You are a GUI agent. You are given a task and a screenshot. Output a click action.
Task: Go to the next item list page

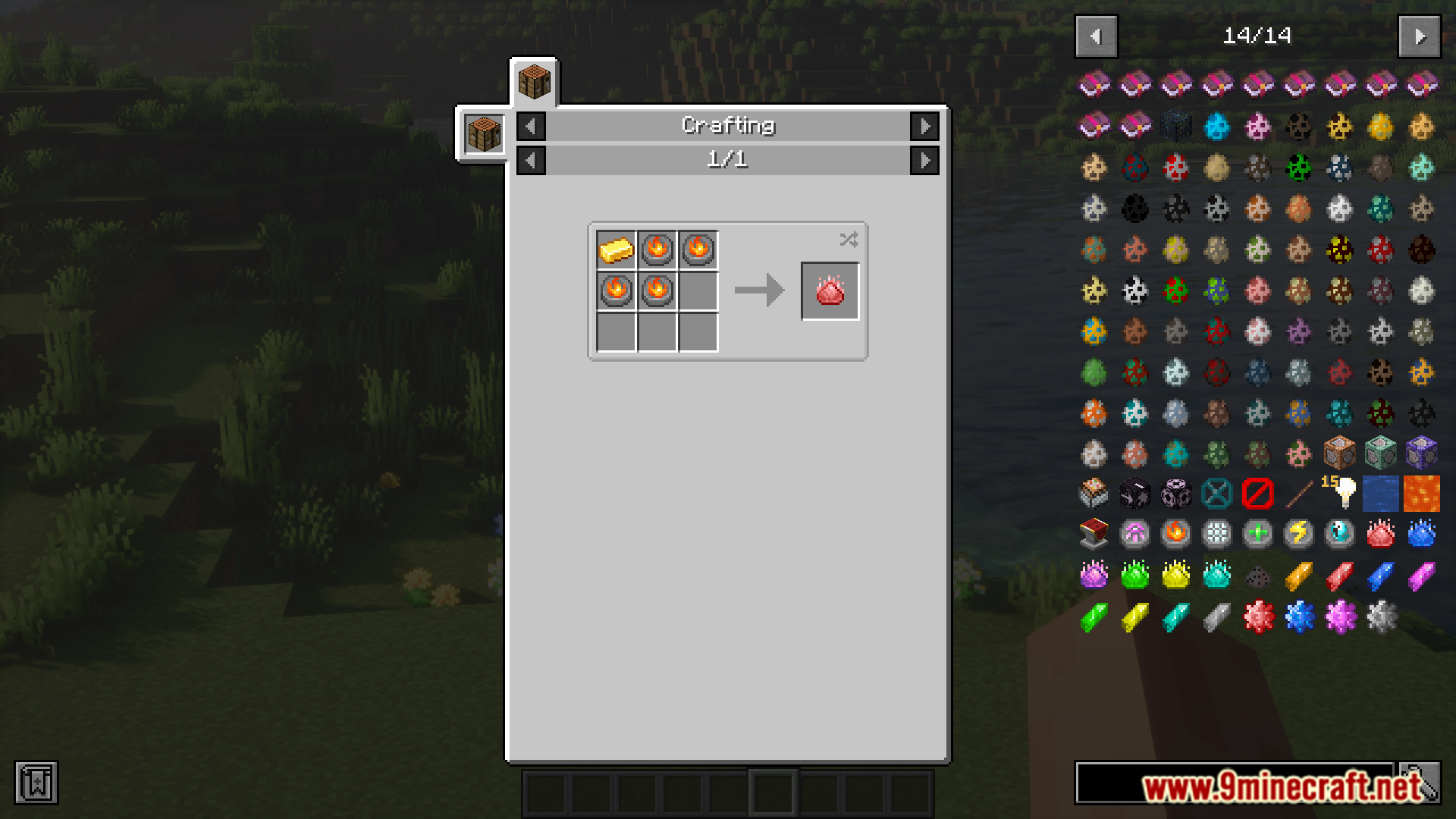1419,36
